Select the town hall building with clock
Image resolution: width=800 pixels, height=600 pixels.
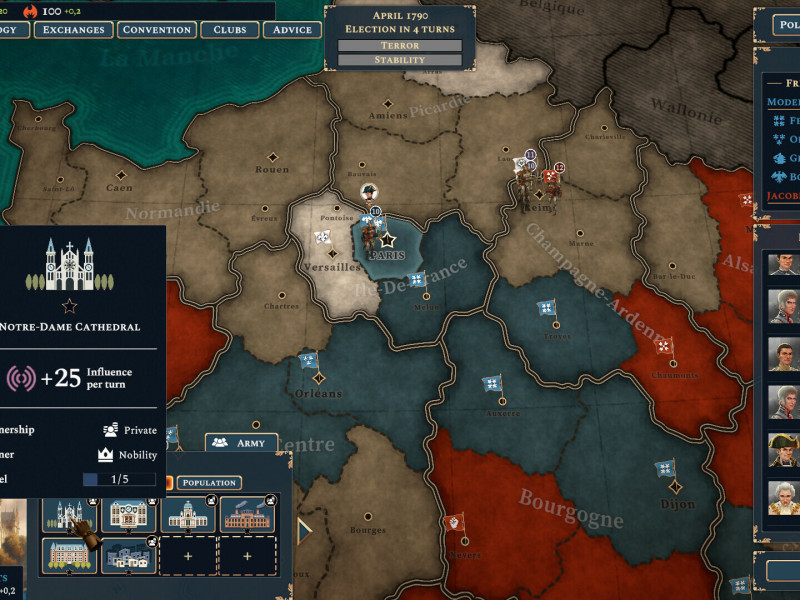[128, 514]
